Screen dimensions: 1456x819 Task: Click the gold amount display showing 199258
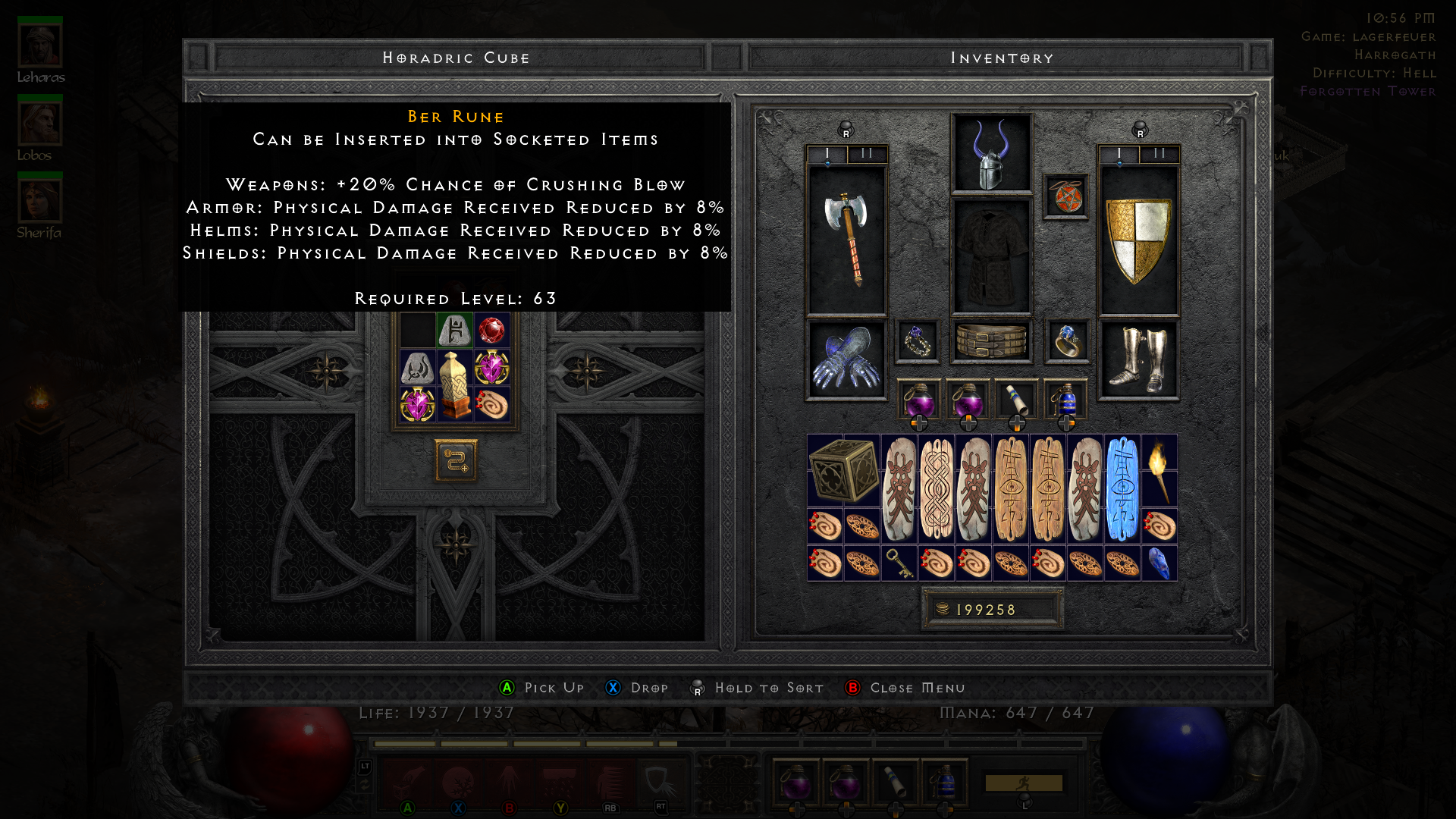990,608
